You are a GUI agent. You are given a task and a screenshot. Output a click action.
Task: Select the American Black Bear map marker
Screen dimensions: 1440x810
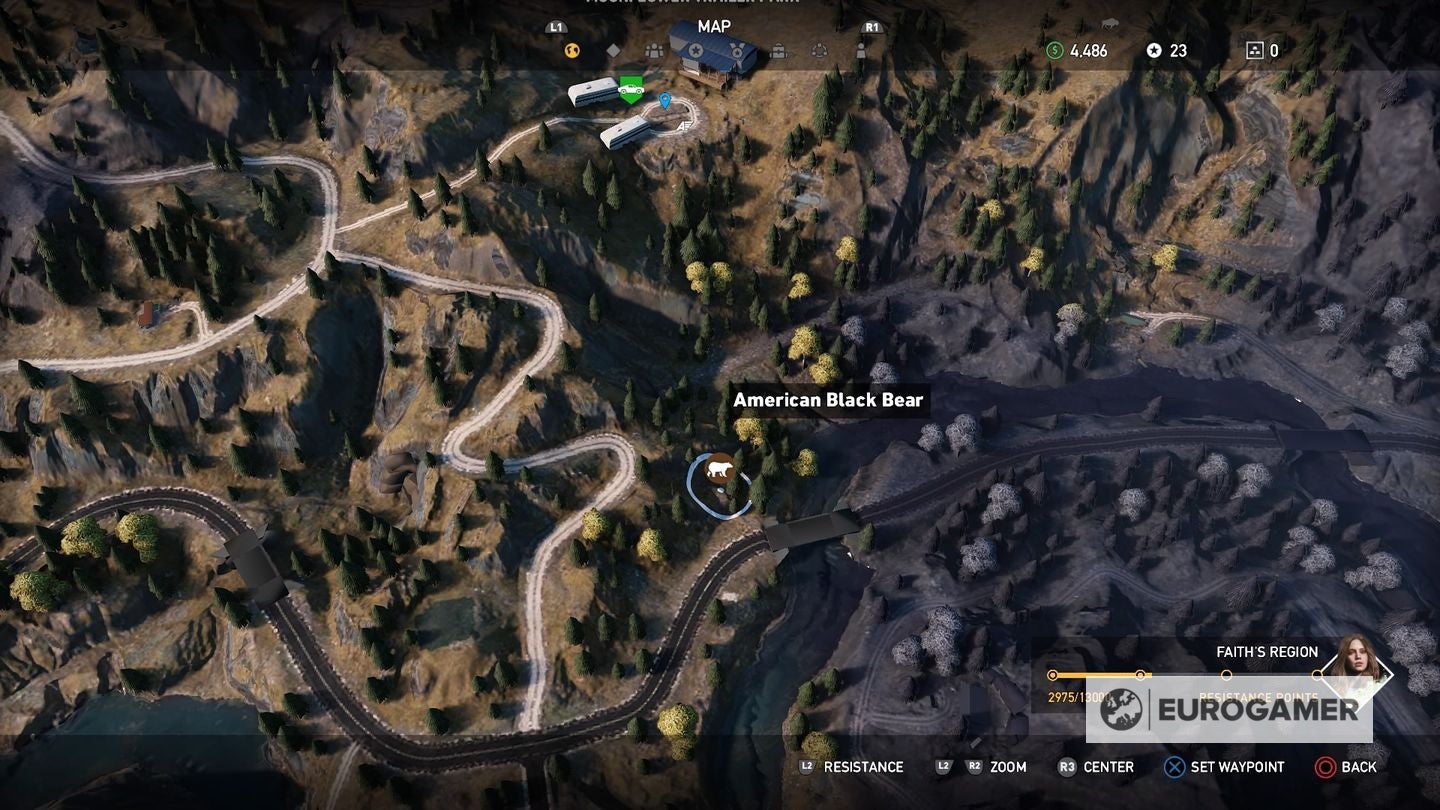click(719, 471)
